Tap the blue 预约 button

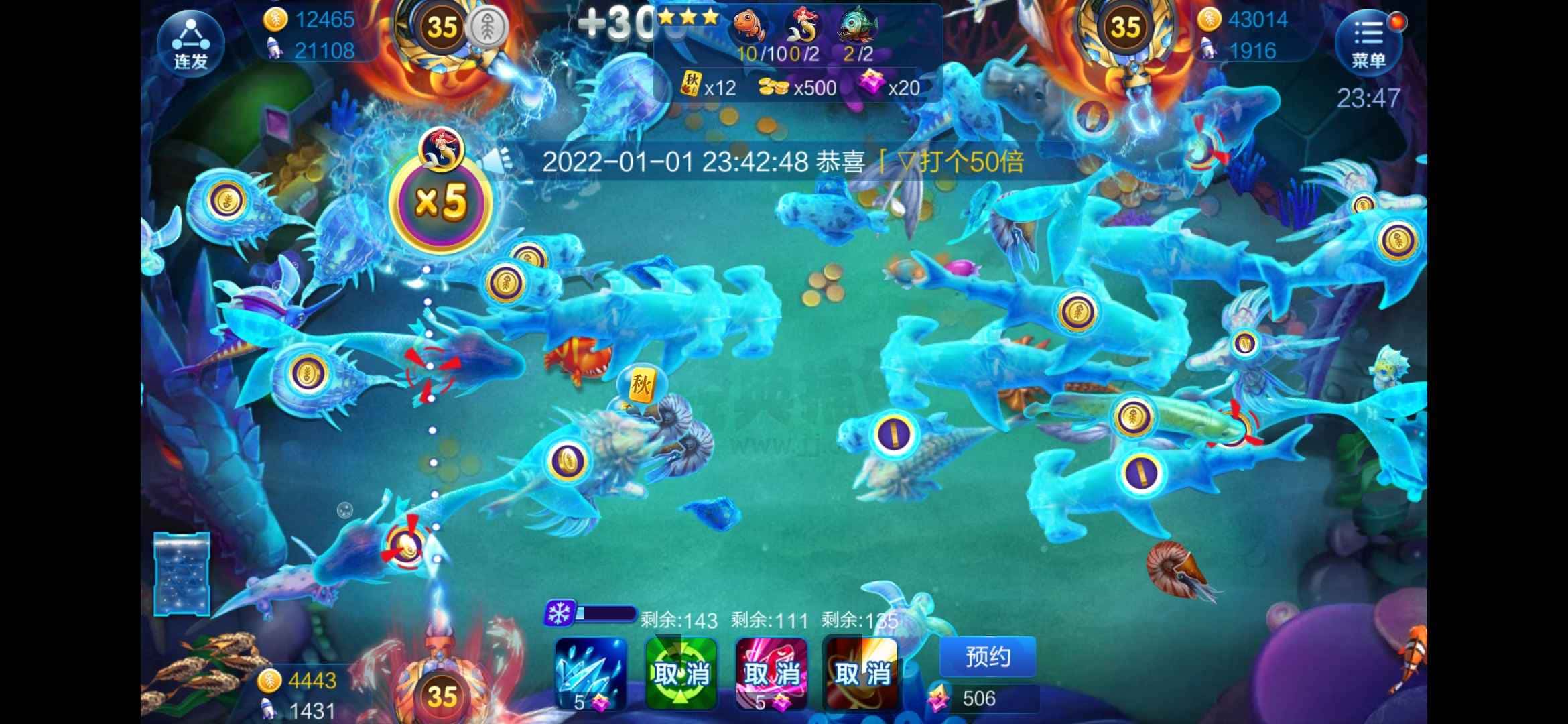pyautogui.click(x=987, y=657)
